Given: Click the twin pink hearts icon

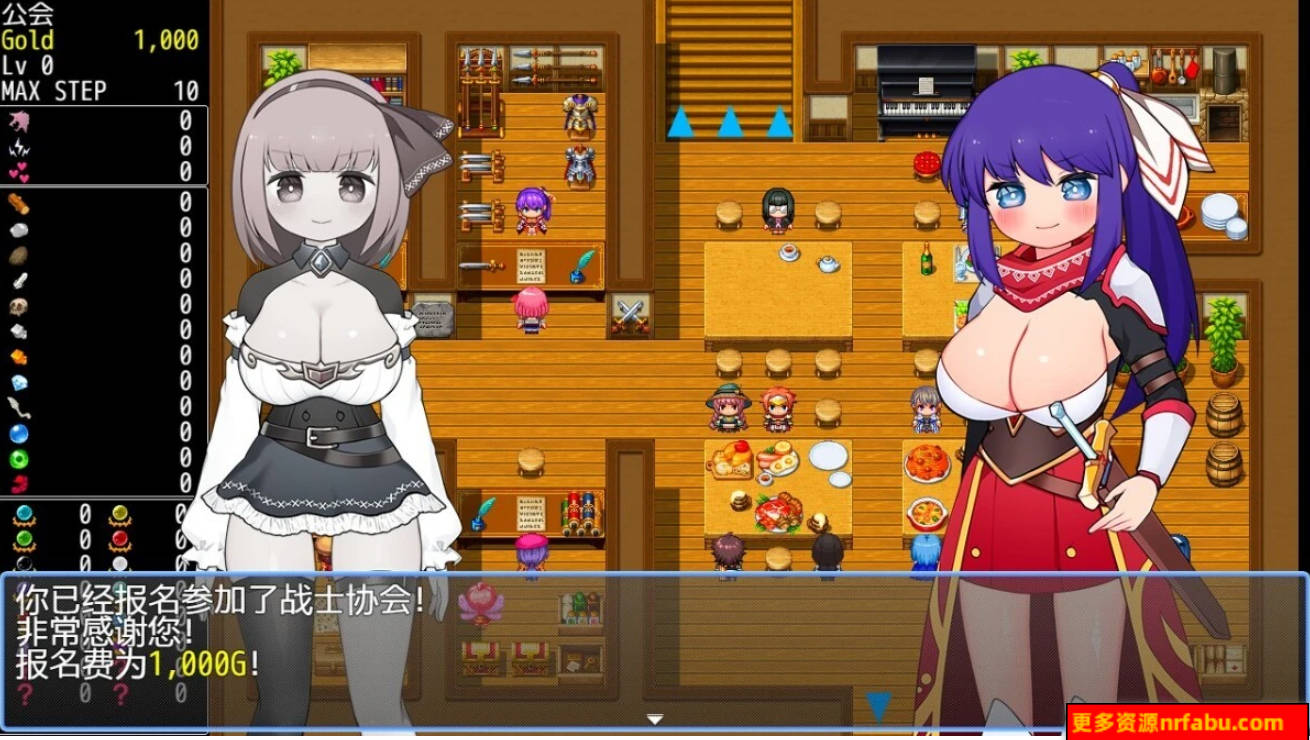Looking at the screenshot, I should coord(20,172).
